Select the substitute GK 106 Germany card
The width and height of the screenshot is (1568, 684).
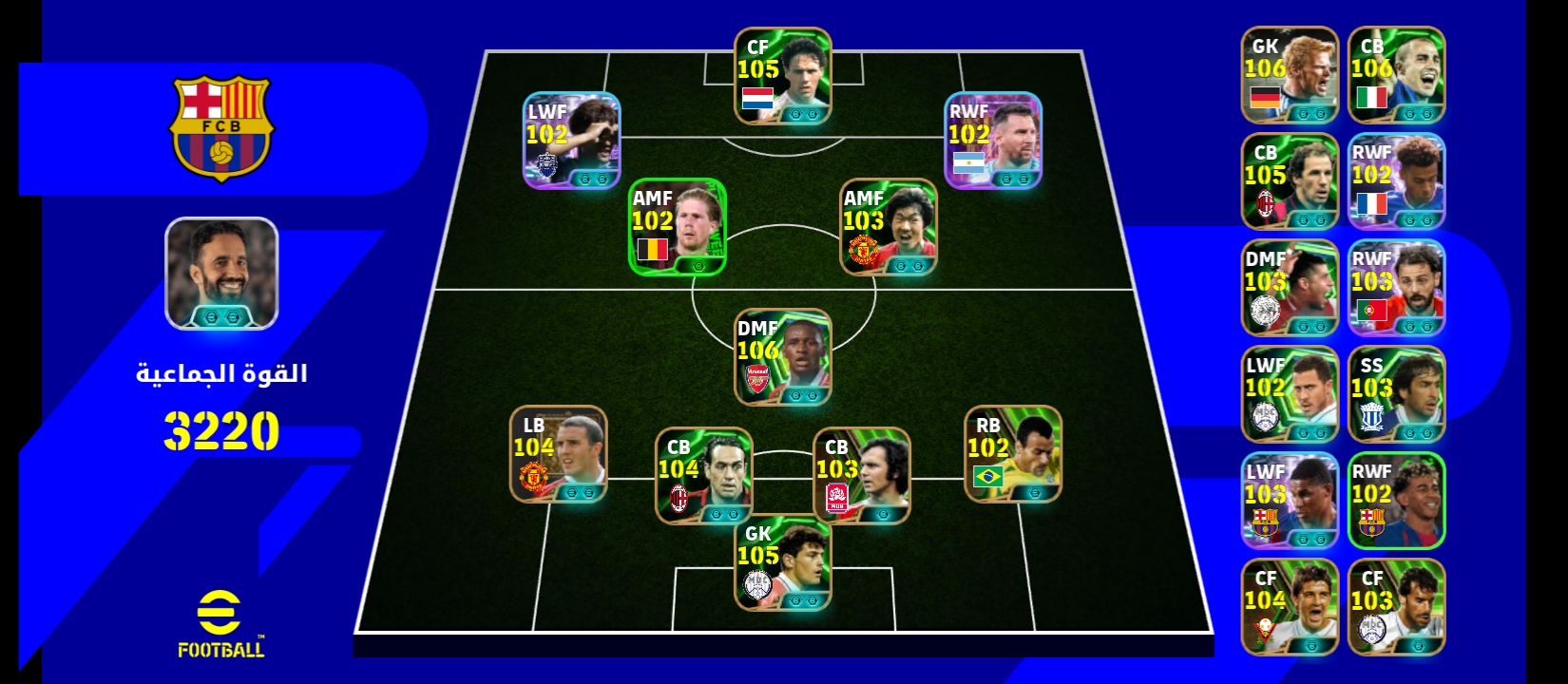coord(1290,75)
